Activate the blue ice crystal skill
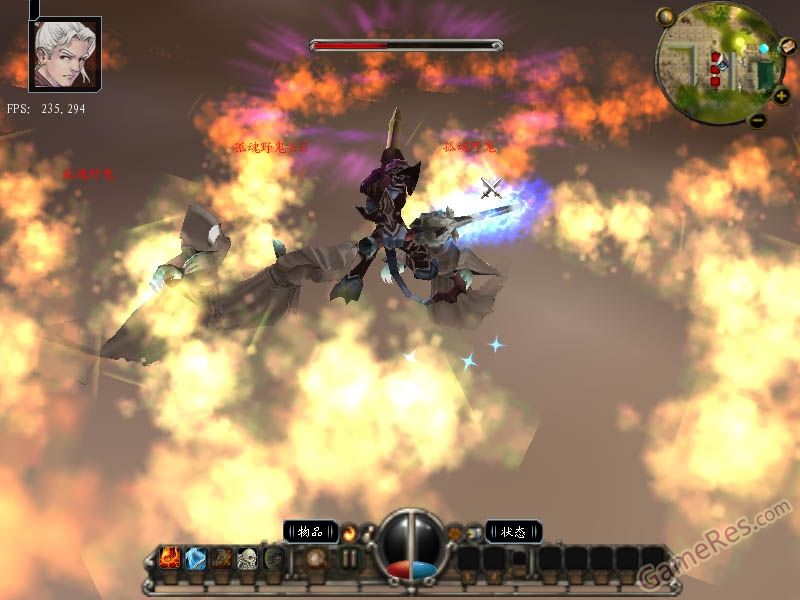Screen dimensions: 800x600 196,558
